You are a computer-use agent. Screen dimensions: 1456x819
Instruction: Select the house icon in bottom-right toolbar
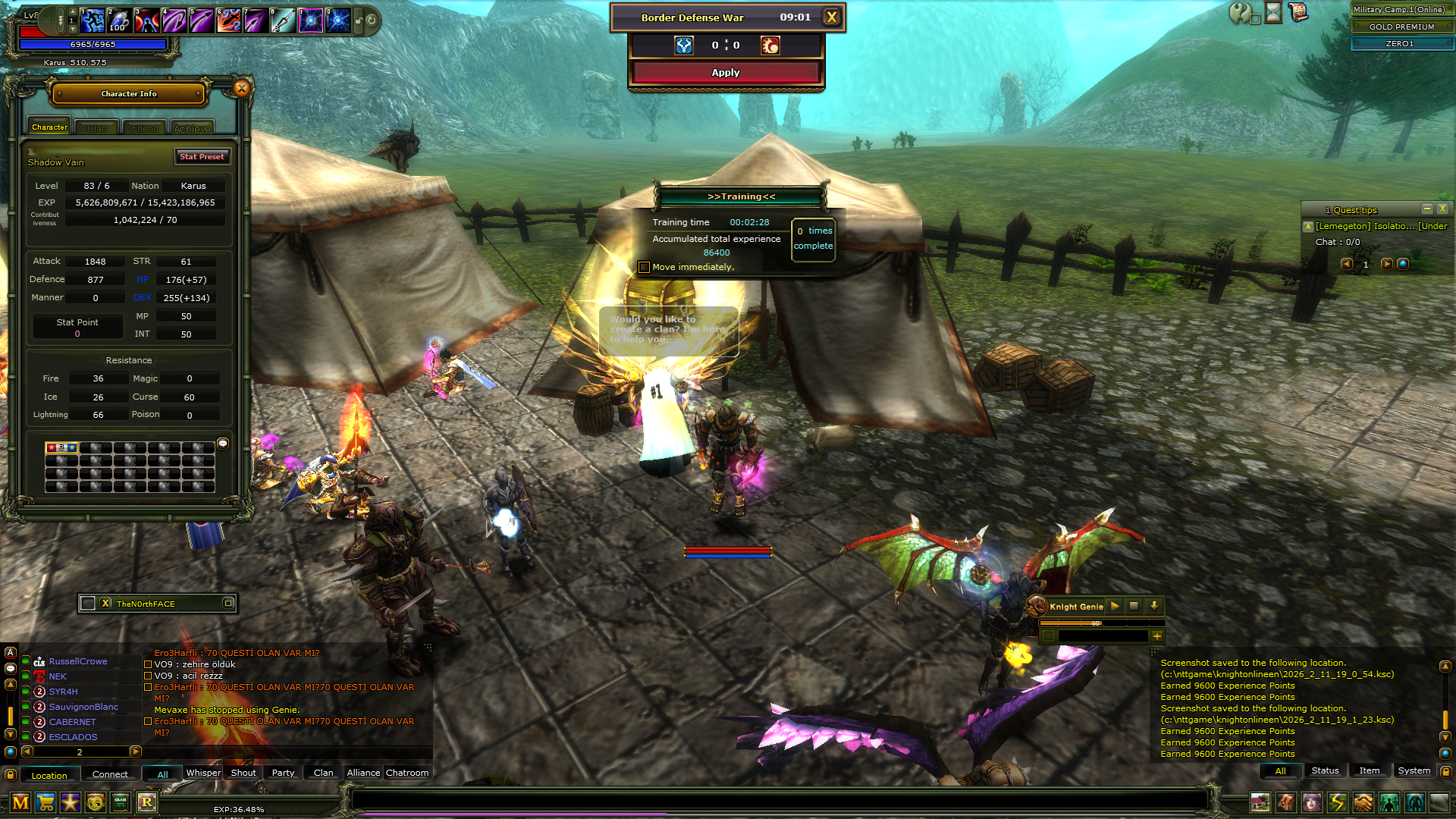click(1260, 802)
